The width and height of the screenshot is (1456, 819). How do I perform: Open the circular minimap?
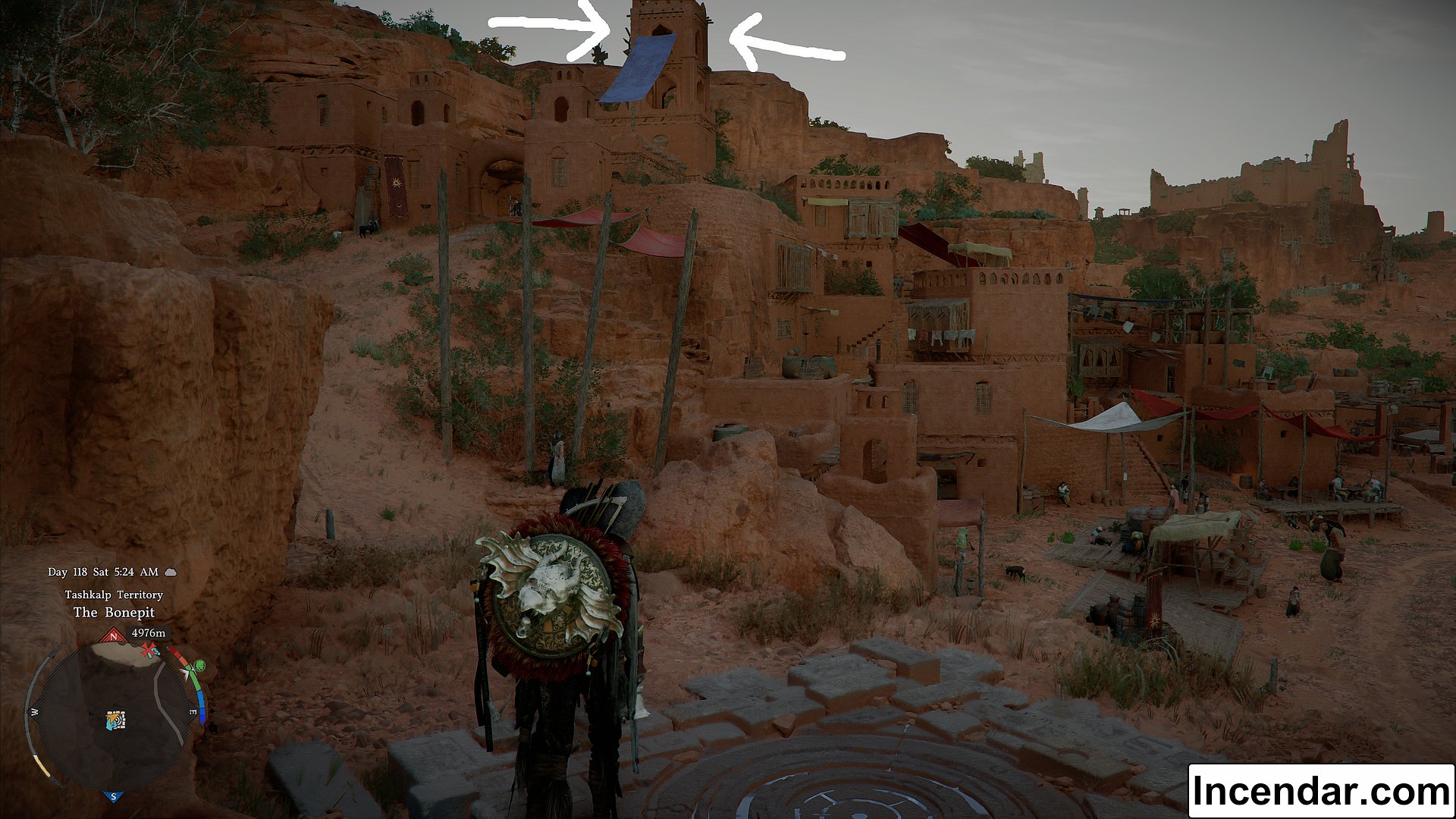pos(114,717)
